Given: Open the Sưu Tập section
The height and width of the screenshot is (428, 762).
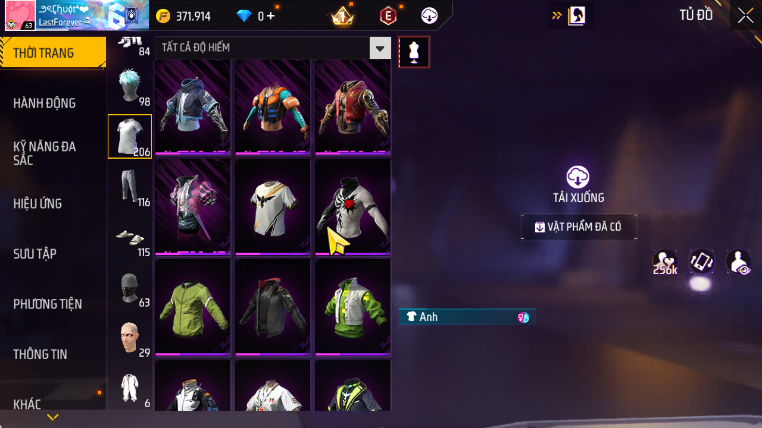Looking at the screenshot, I should coord(35,253).
